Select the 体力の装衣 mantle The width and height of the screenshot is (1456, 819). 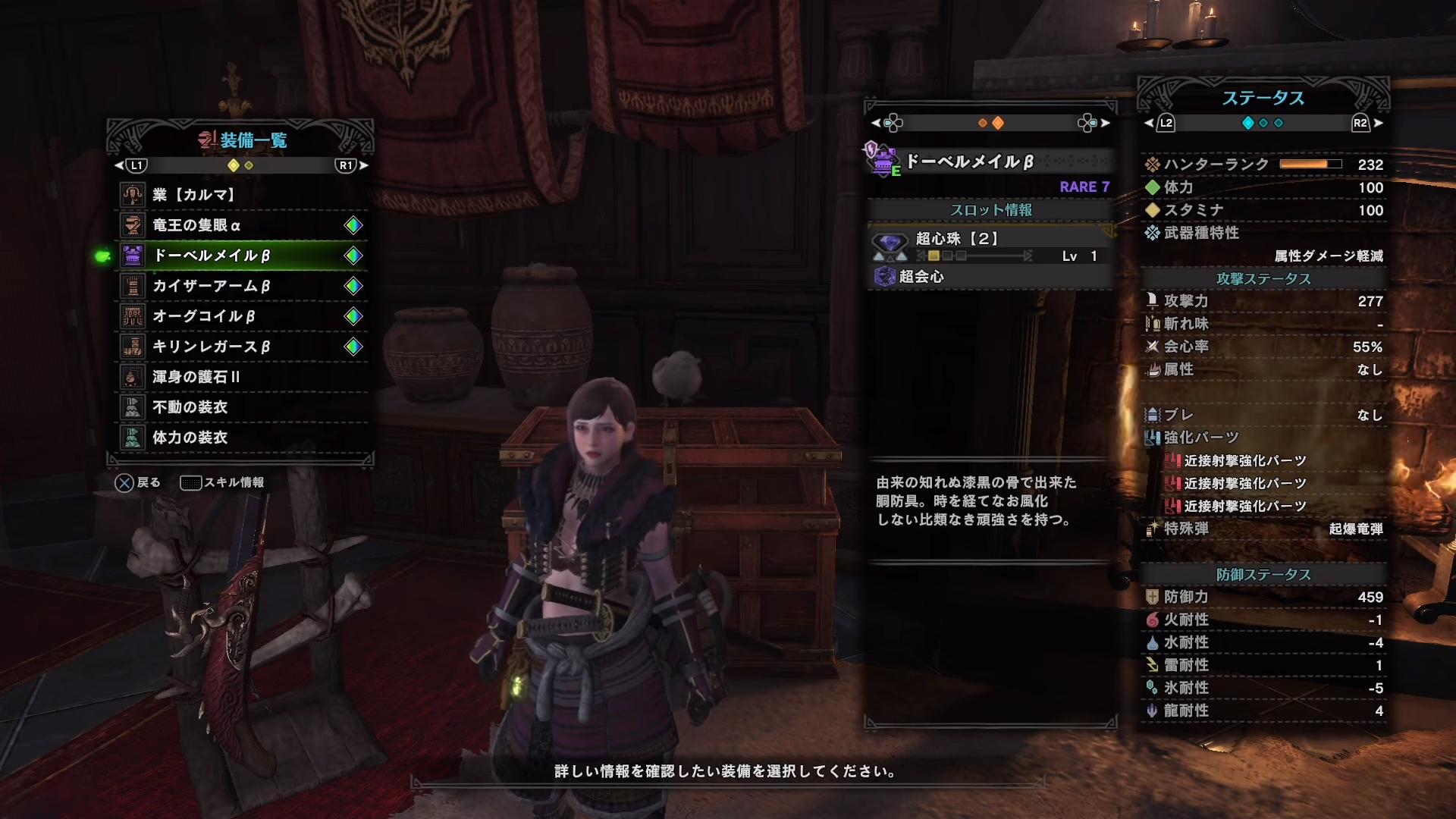tap(241, 438)
